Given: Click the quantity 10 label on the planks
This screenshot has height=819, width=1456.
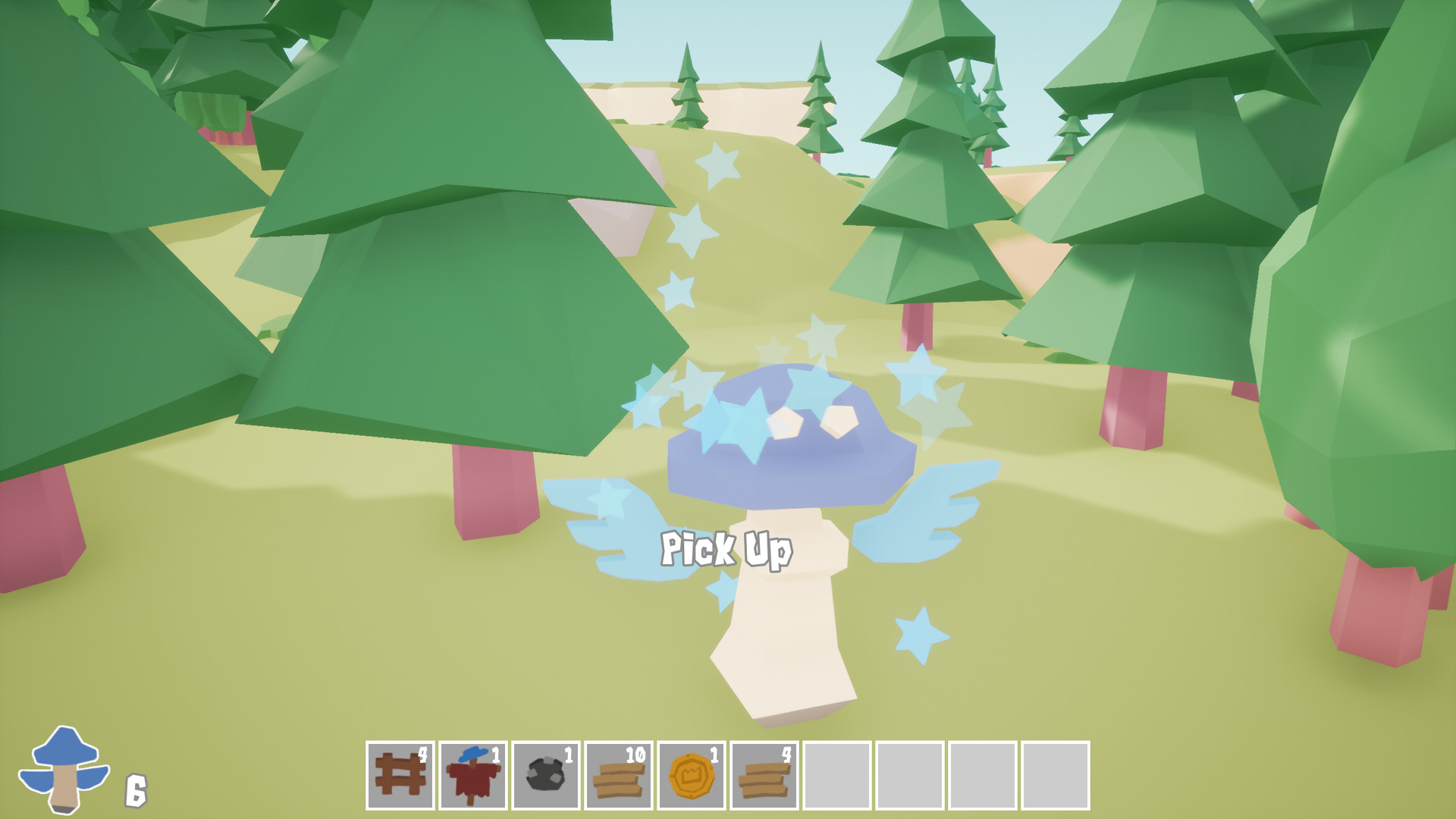Looking at the screenshot, I should coord(638,755).
